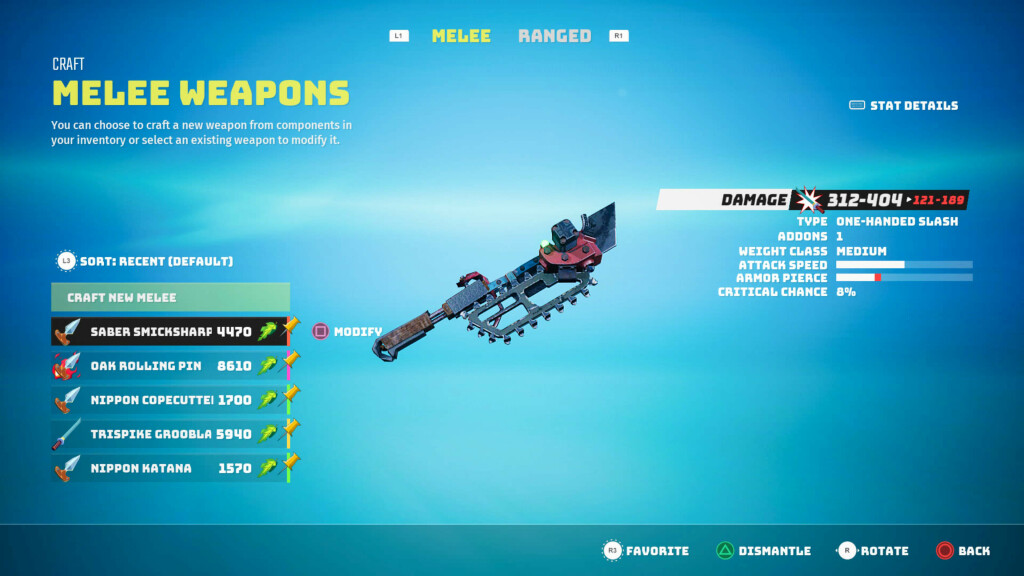Go Back from the crafting menu
Viewport: 1024px width, 576px height.
click(963, 551)
